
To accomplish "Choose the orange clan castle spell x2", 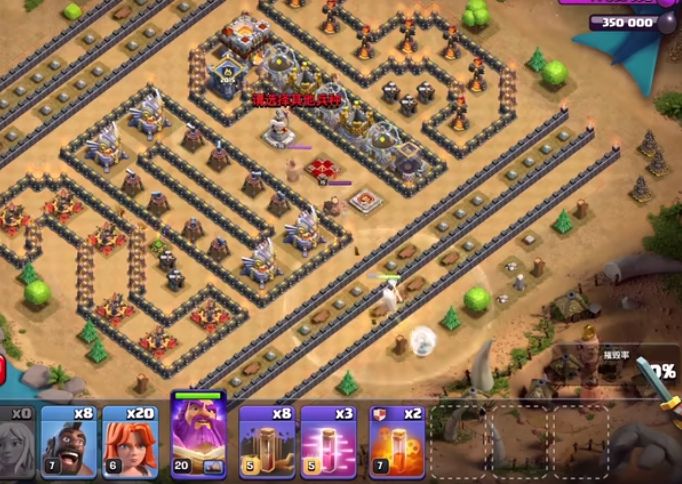I will pos(395,440).
